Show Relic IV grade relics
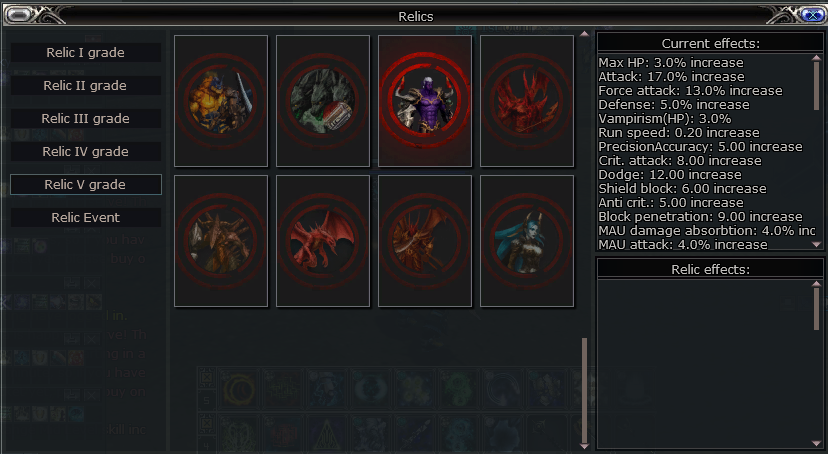 pyautogui.click(x=86, y=151)
